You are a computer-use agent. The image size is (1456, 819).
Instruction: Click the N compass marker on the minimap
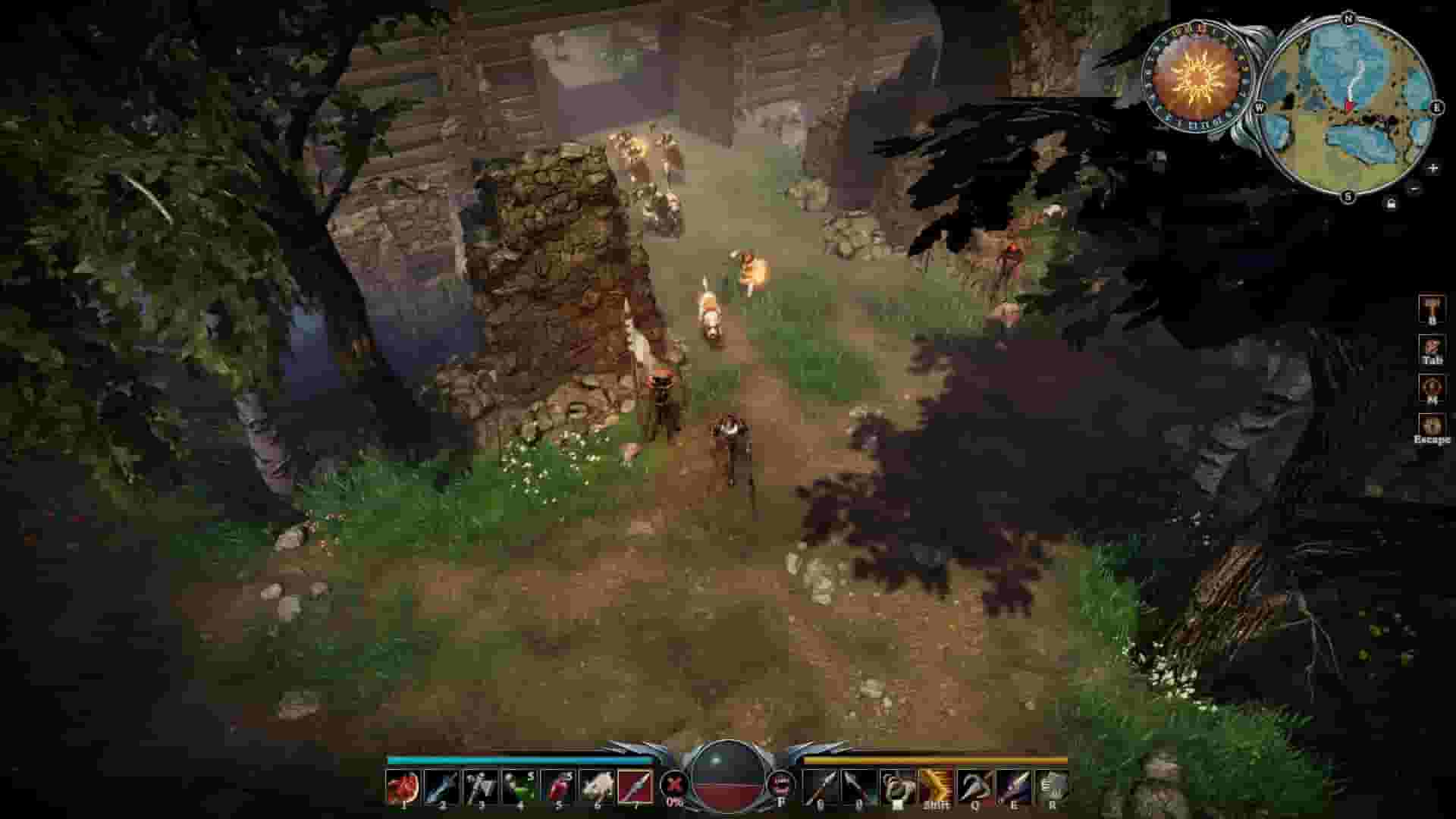[x=1348, y=17]
